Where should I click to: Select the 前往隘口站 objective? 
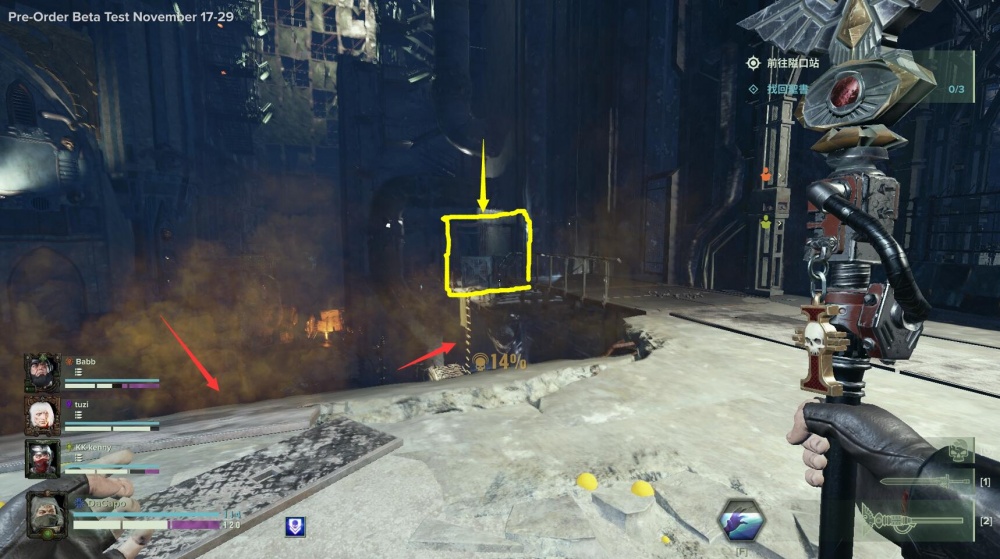pyautogui.click(x=792, y=63)
